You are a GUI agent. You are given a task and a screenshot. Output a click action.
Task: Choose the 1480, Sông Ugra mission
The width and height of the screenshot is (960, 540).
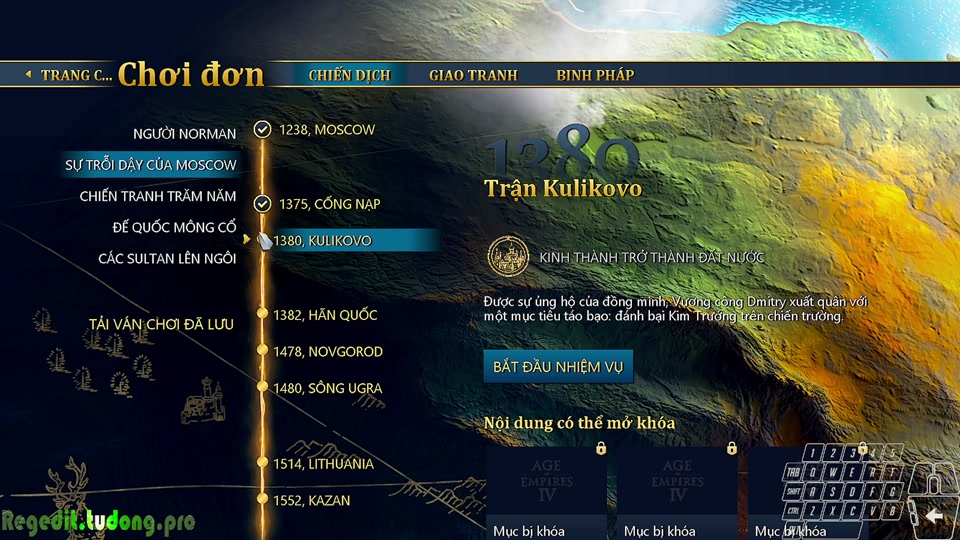[330, 388]
